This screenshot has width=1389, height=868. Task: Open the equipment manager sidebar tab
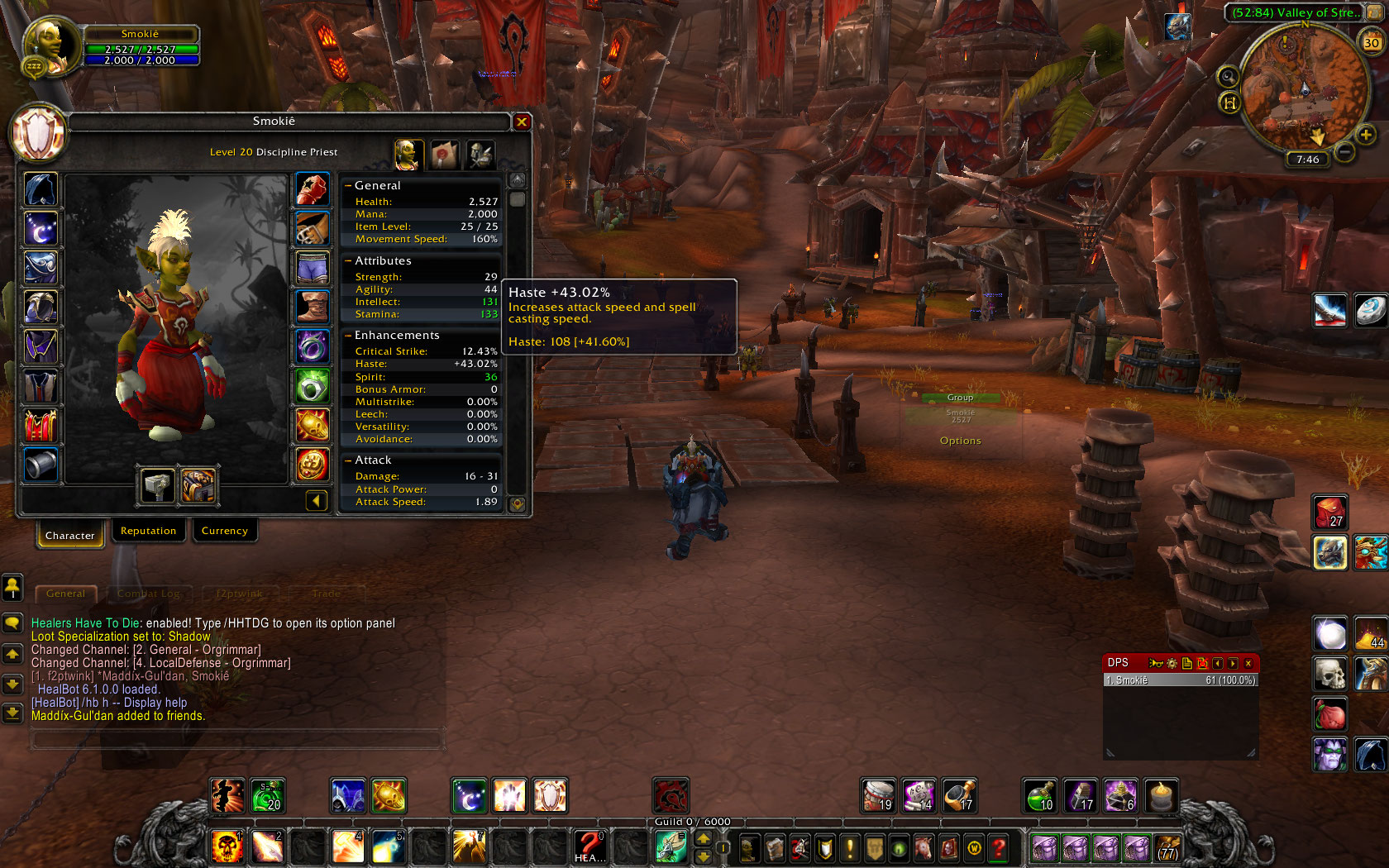[x=480, y=154]
